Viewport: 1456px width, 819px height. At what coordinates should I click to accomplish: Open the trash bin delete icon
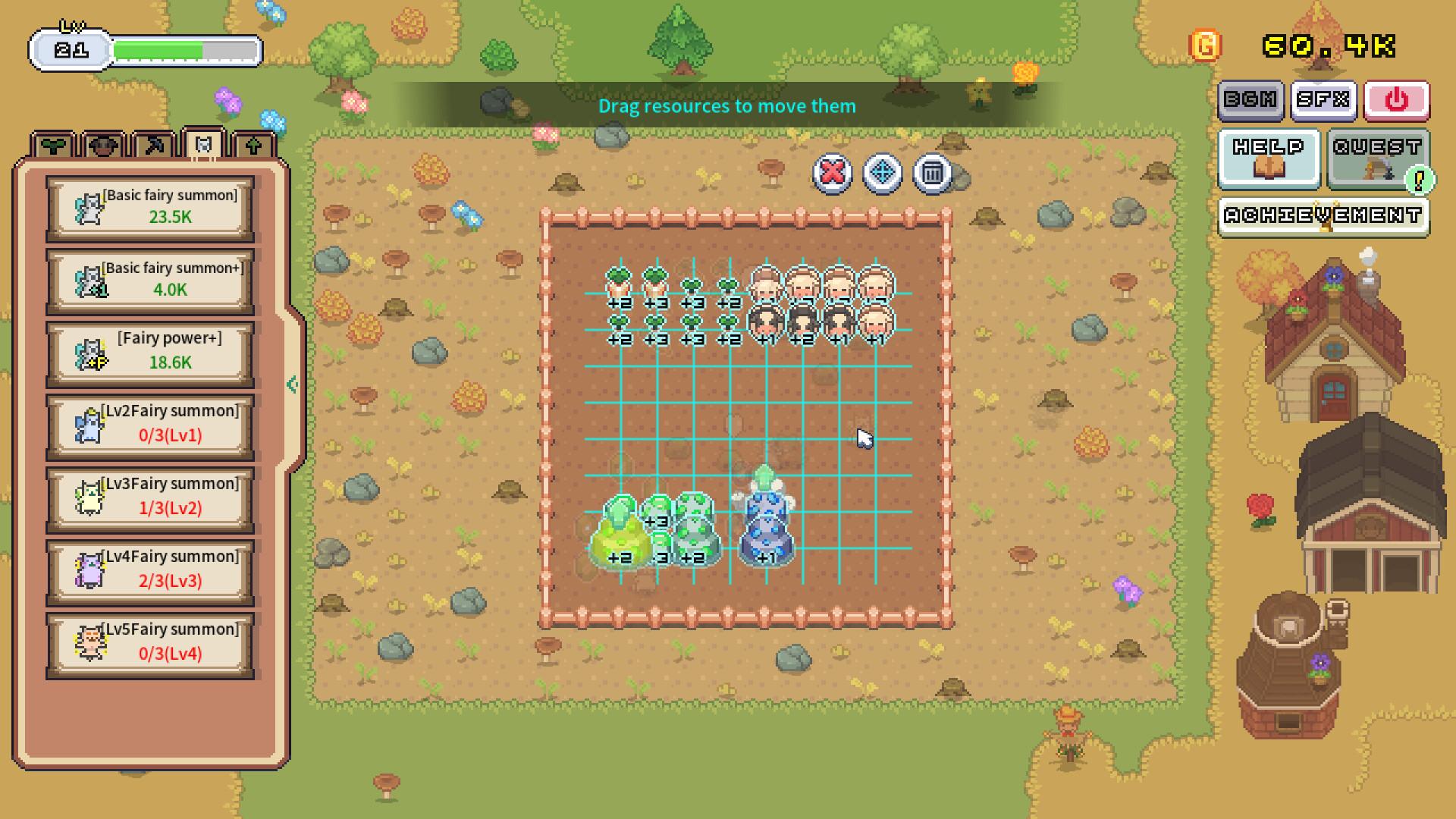click(932, 173)
